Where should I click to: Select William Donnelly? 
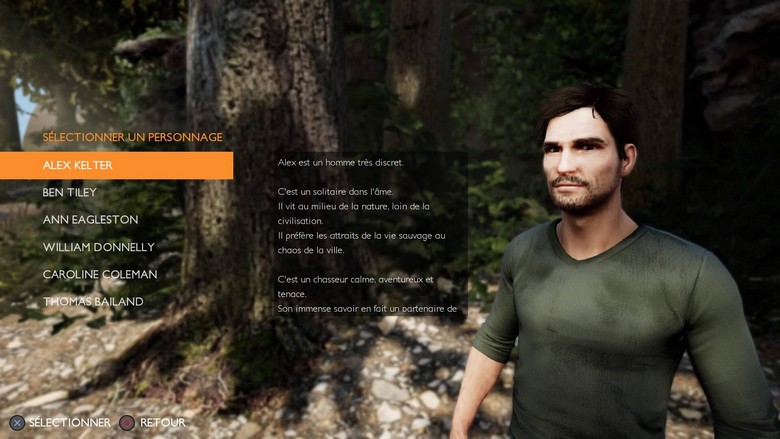[x=100, y=247]
